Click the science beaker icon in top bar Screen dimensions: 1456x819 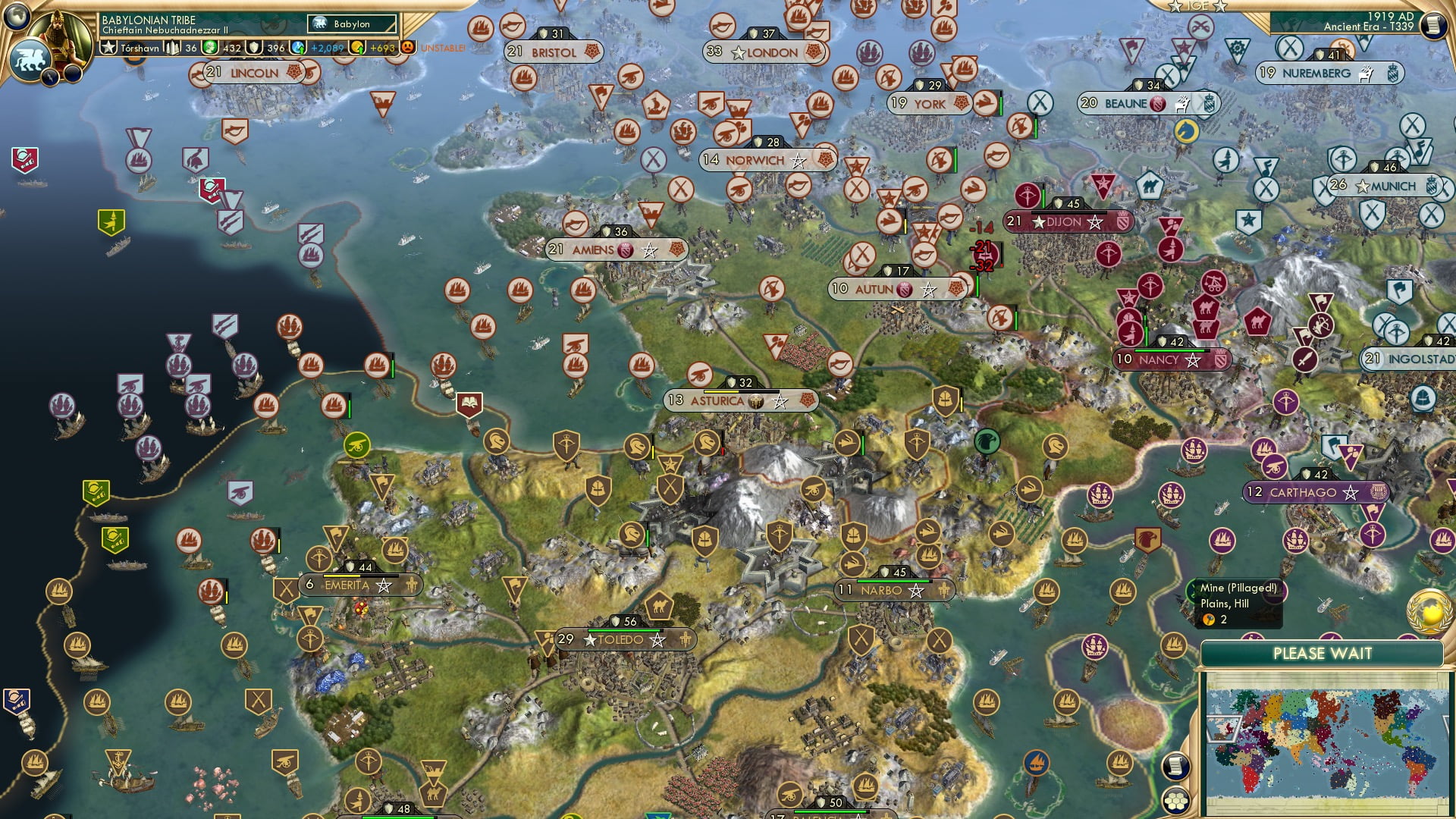click(299, 49)
